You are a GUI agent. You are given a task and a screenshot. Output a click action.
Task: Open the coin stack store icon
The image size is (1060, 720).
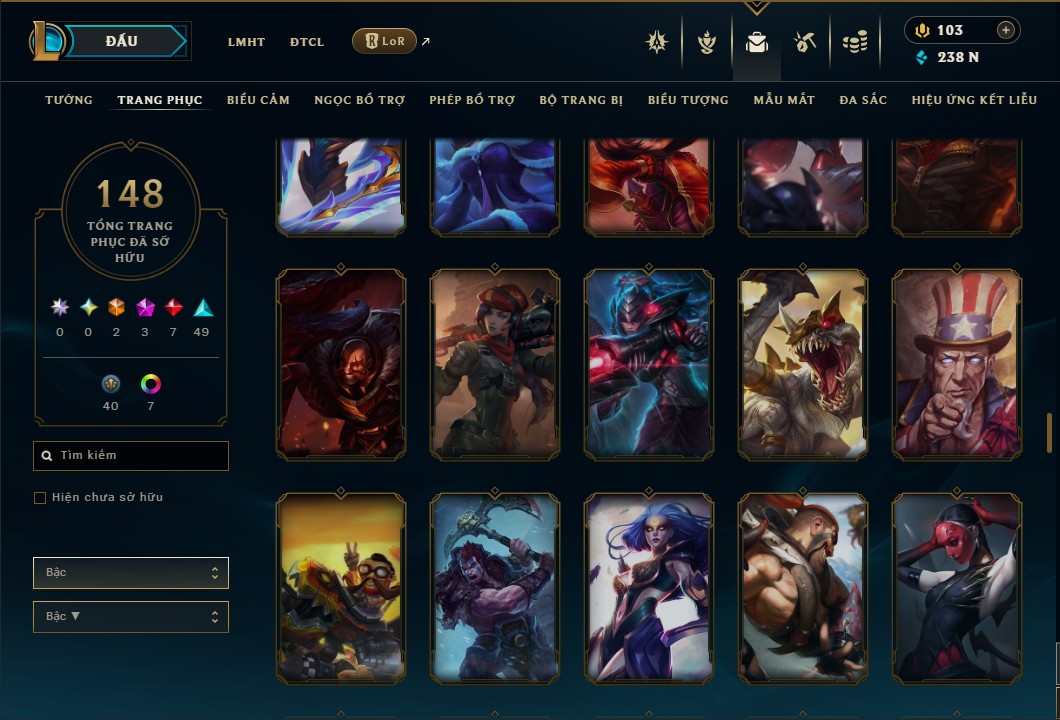point(854,42)
